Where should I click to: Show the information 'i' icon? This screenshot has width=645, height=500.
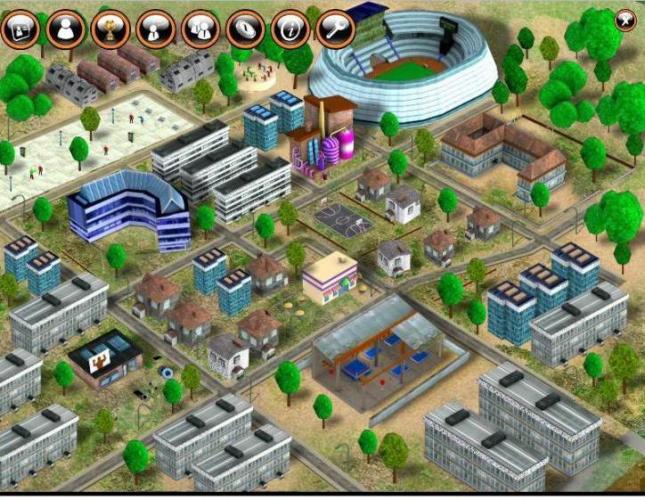(290, 28)
